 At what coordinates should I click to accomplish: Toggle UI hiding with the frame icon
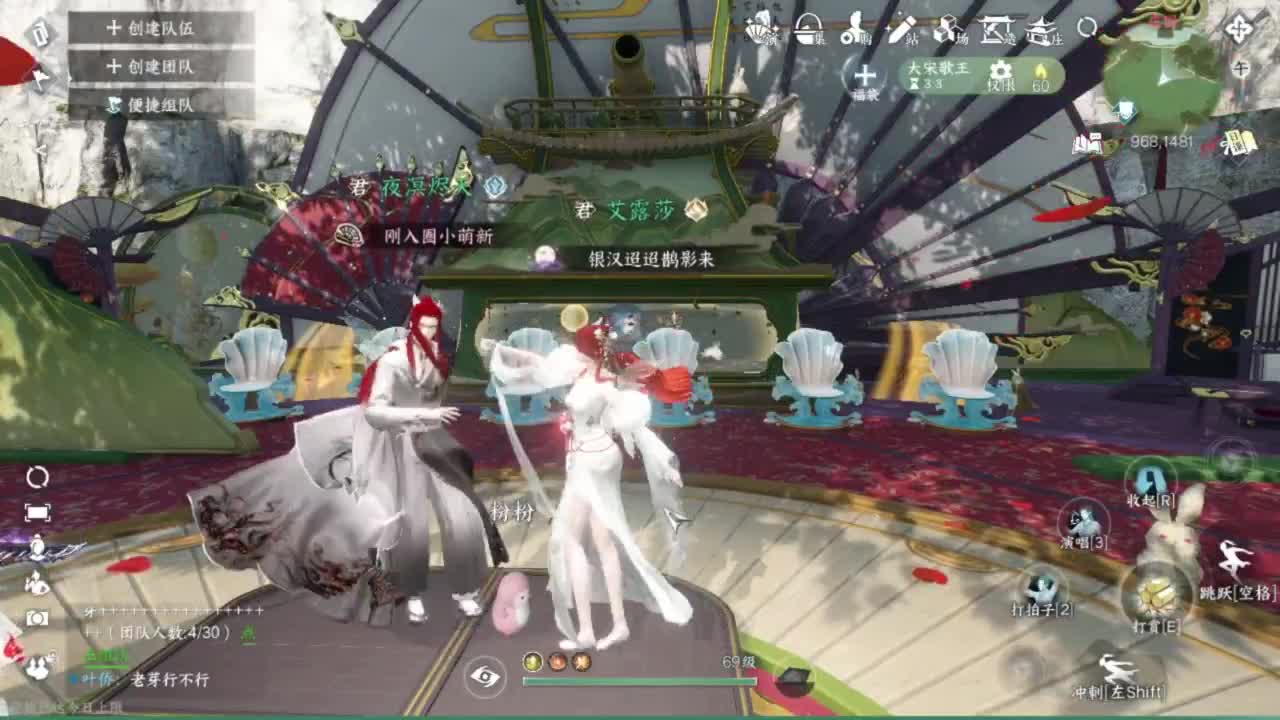point(35,513)
